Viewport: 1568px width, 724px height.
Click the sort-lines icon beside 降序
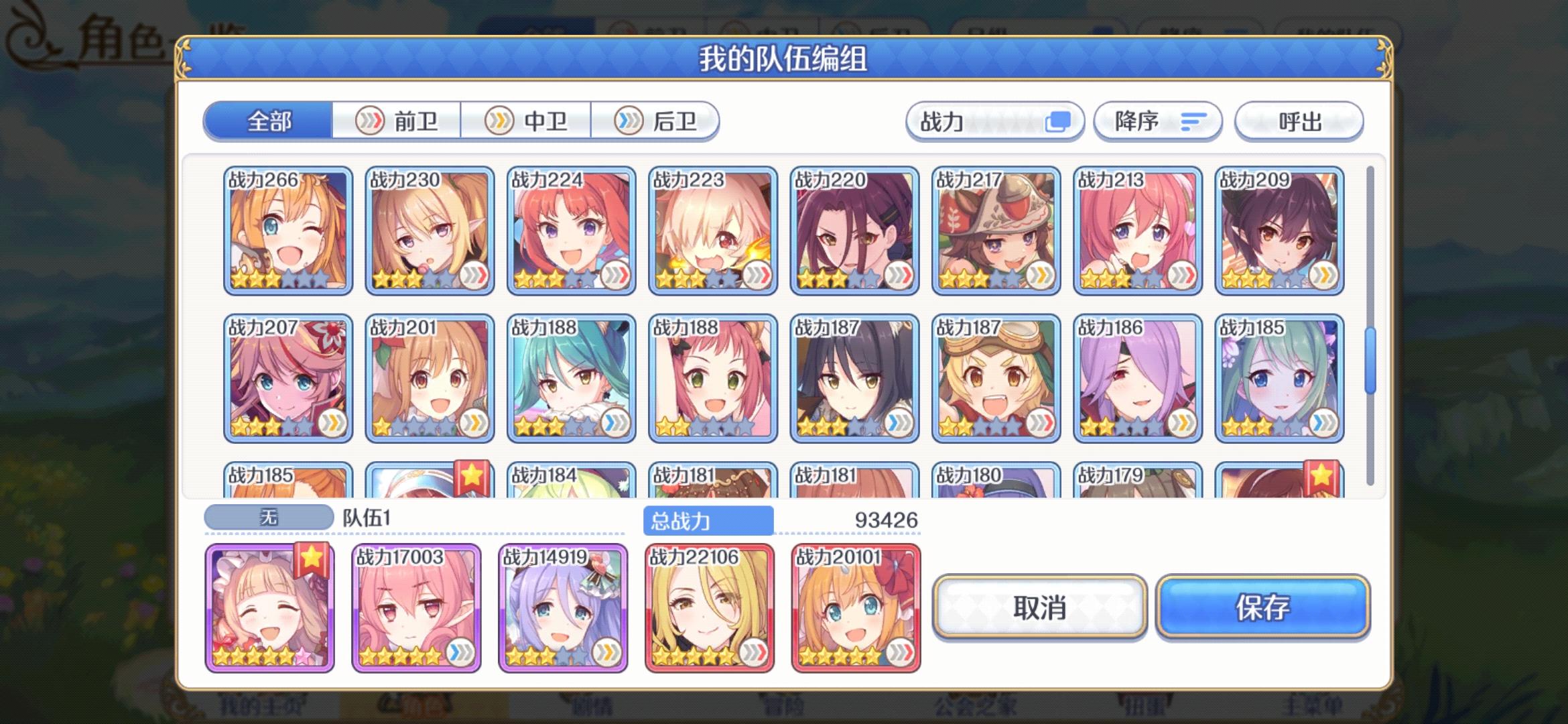(x=1192, y=121)
